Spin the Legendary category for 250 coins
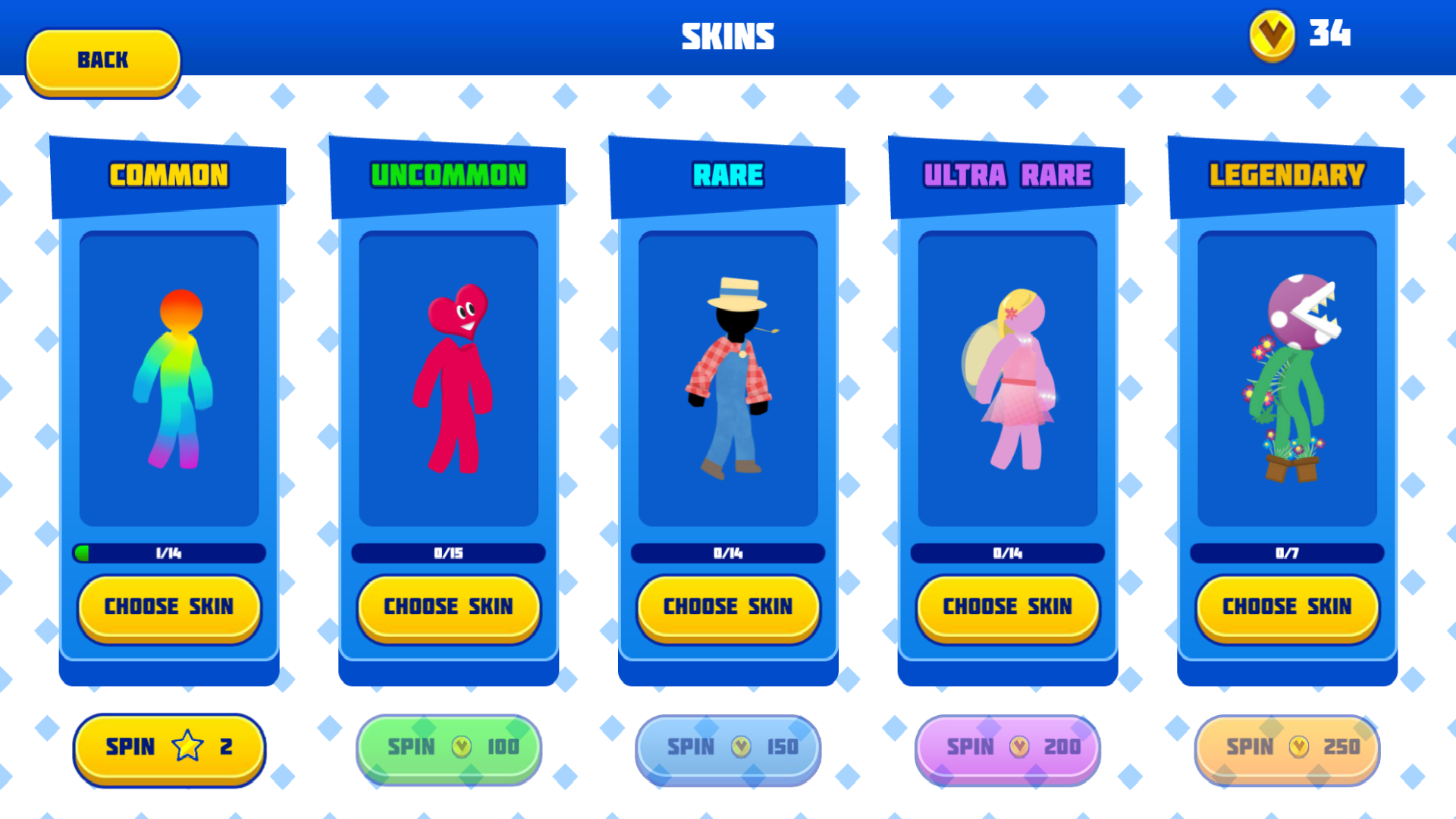1456x819 pixels. 1286,747
